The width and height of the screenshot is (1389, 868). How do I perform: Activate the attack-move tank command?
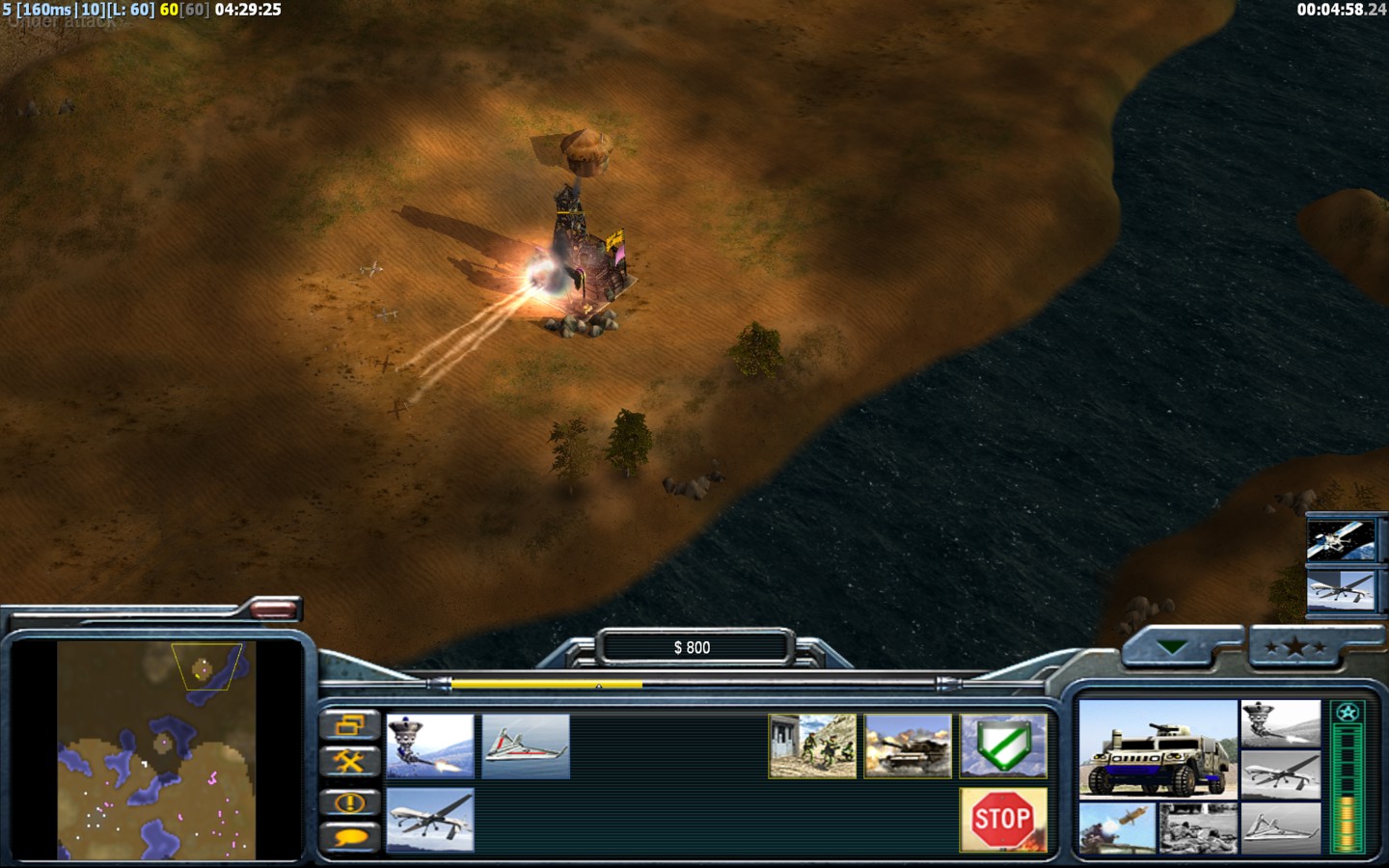(x=908, y=746)
